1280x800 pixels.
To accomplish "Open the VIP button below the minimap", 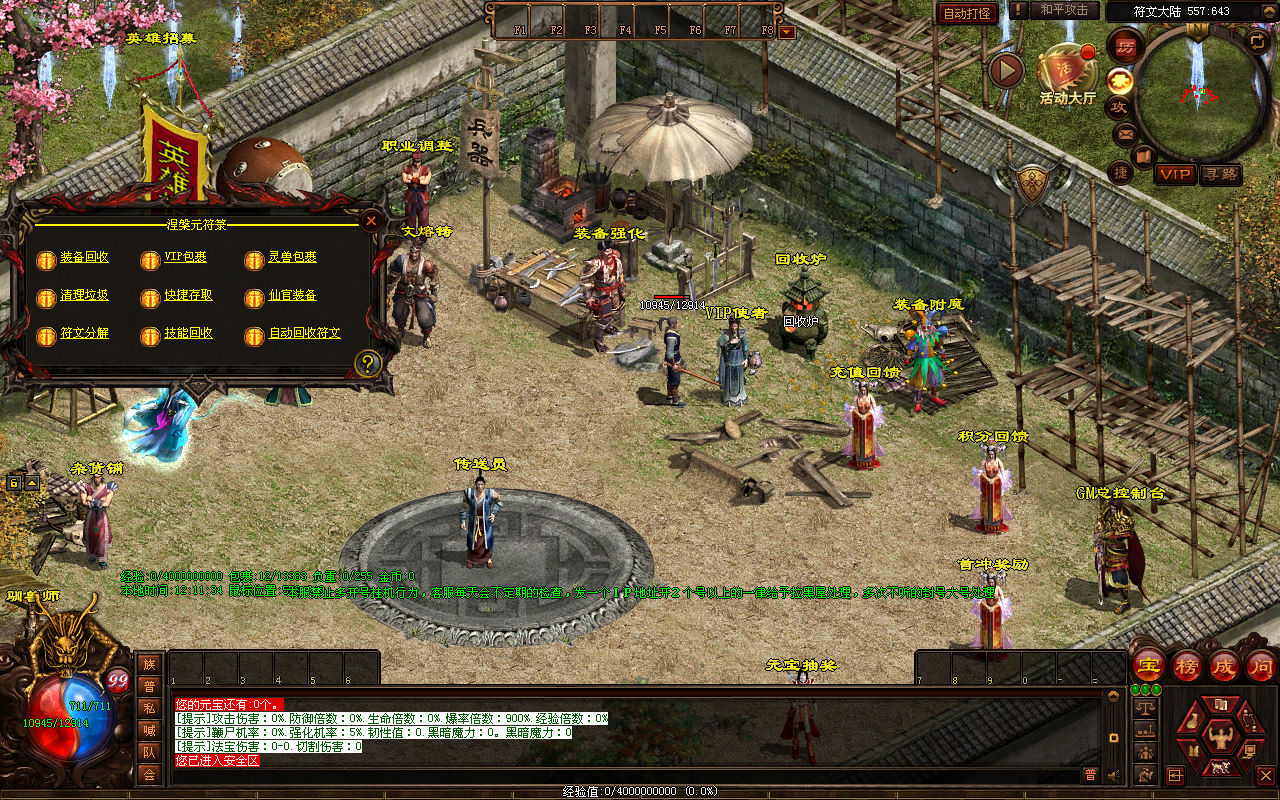I will pos(1176,174).
